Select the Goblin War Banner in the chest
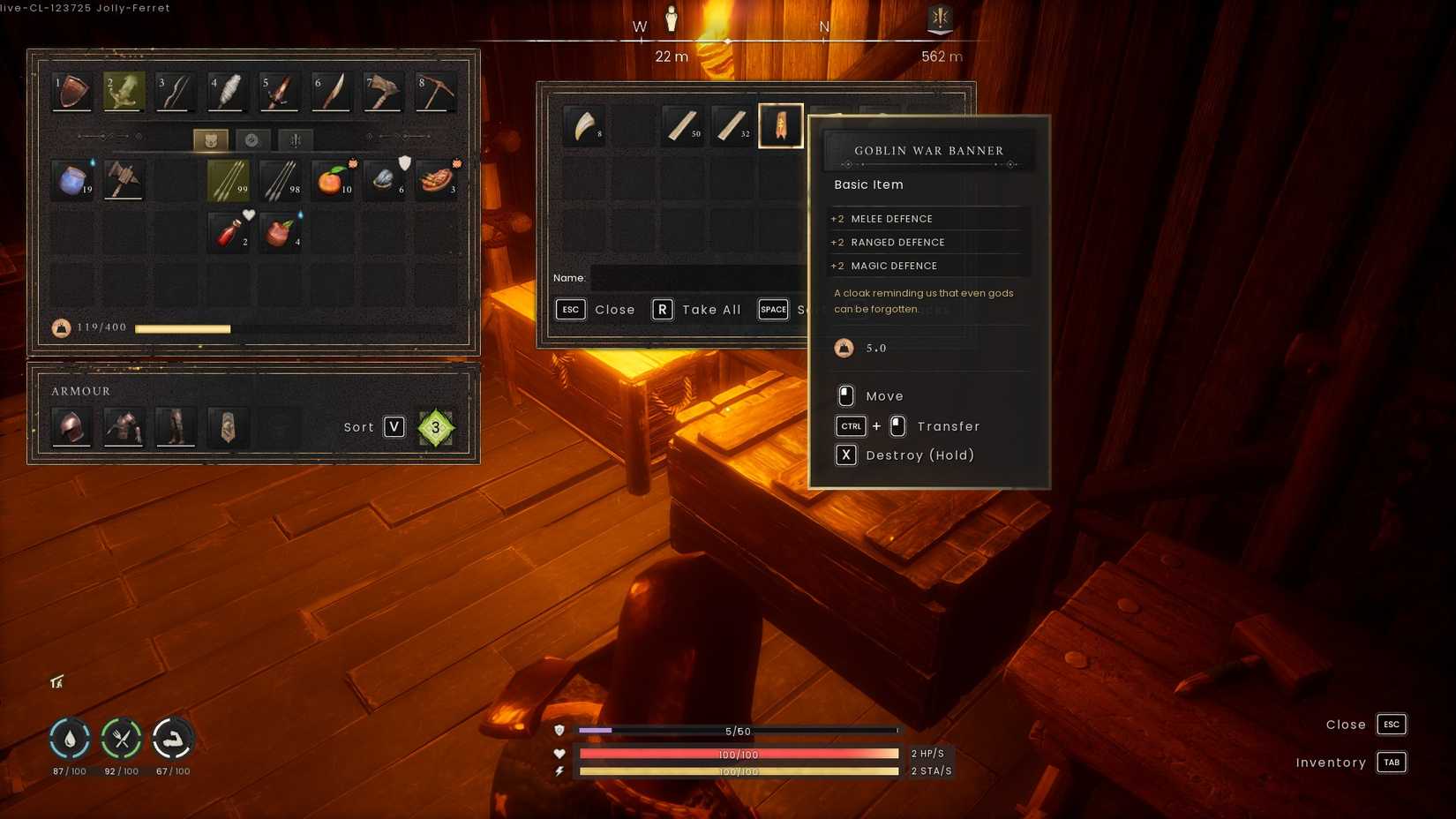The width and height of the screenshot is (1456, 819). tap(781, 126)
